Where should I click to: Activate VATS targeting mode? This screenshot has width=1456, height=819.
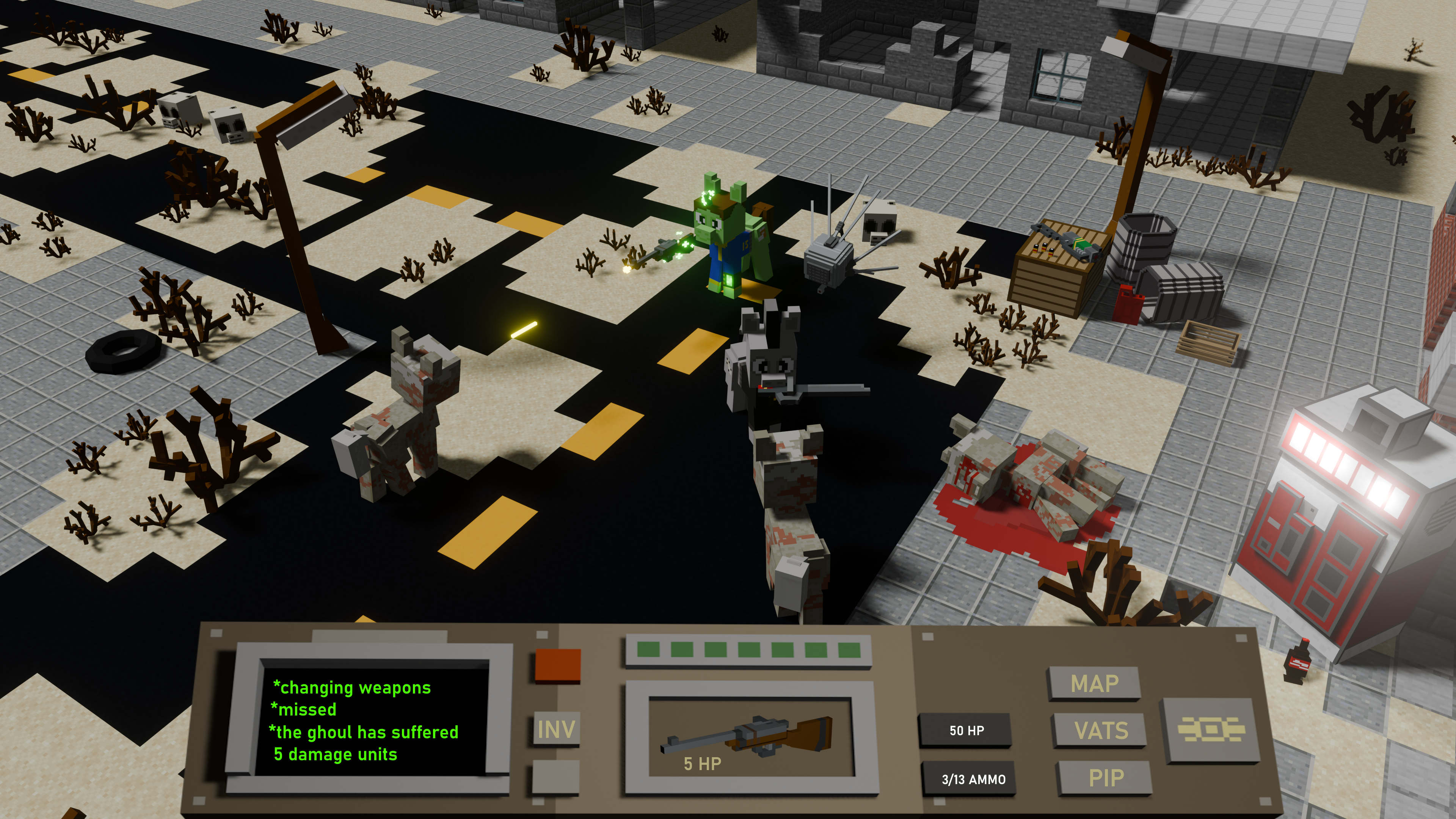pos(1100,731)
